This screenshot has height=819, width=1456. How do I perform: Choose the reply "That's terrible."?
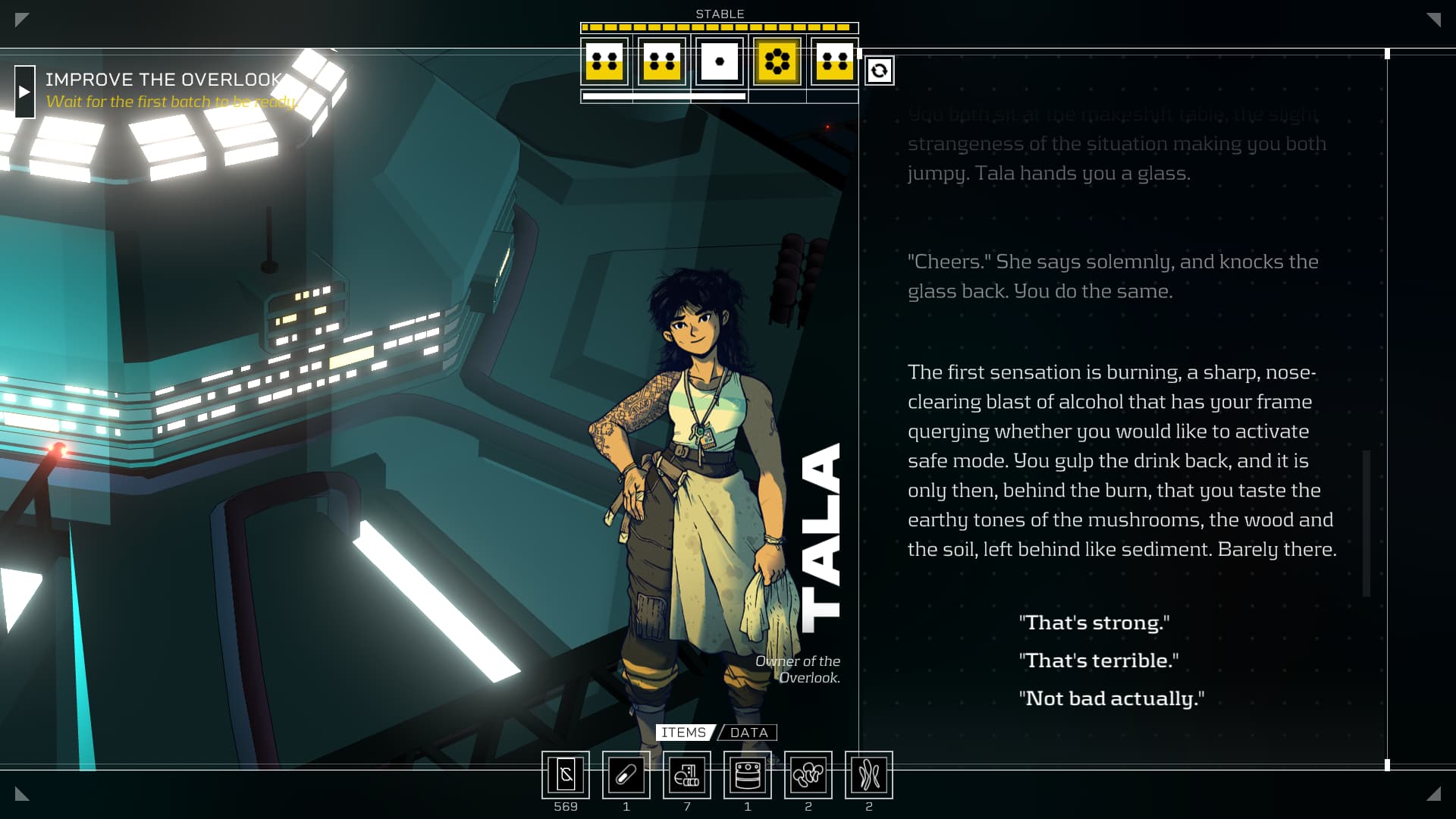pos(1098,661)
